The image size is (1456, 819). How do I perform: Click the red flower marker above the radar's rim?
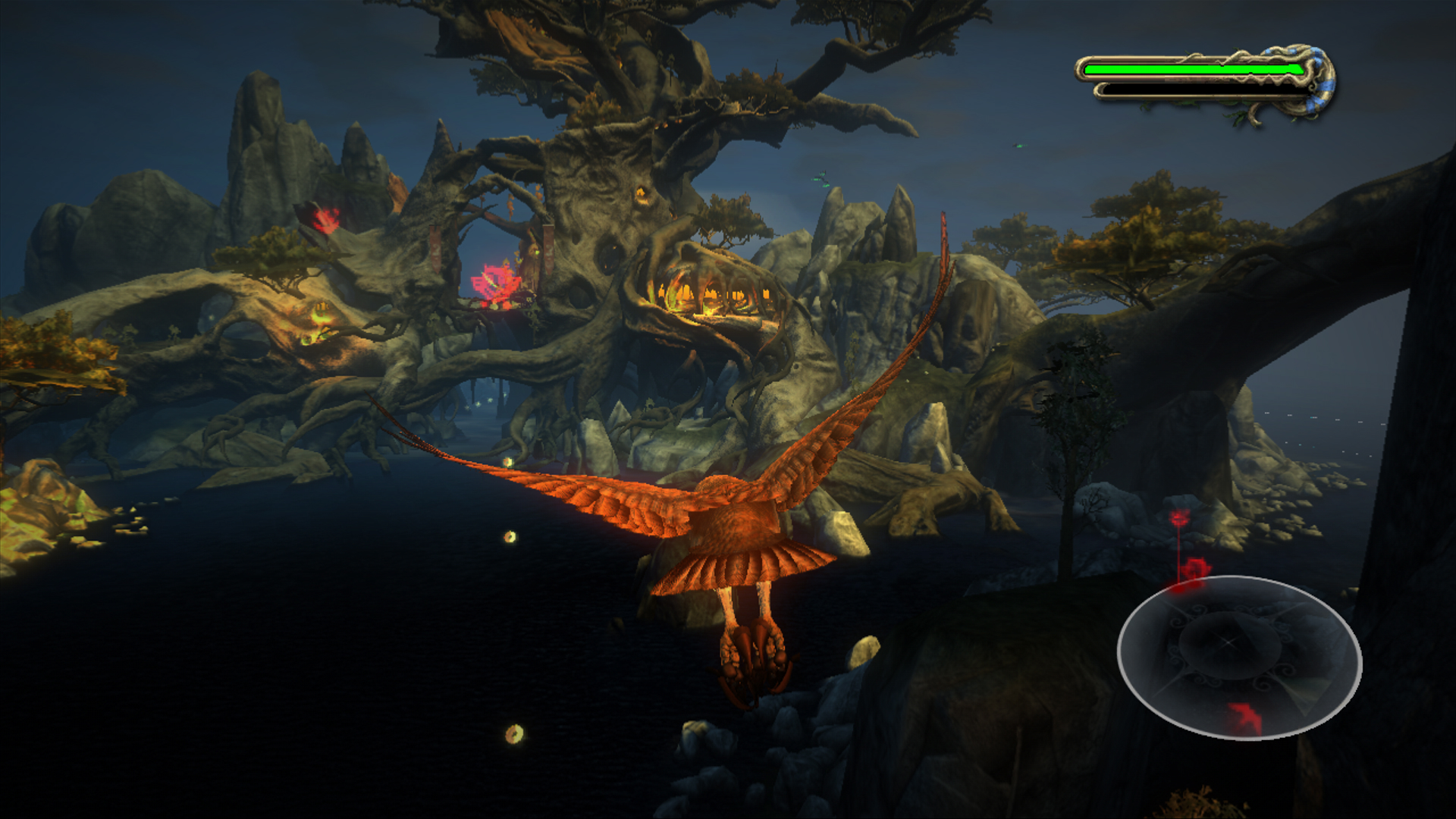click(x=1193, y=571)
